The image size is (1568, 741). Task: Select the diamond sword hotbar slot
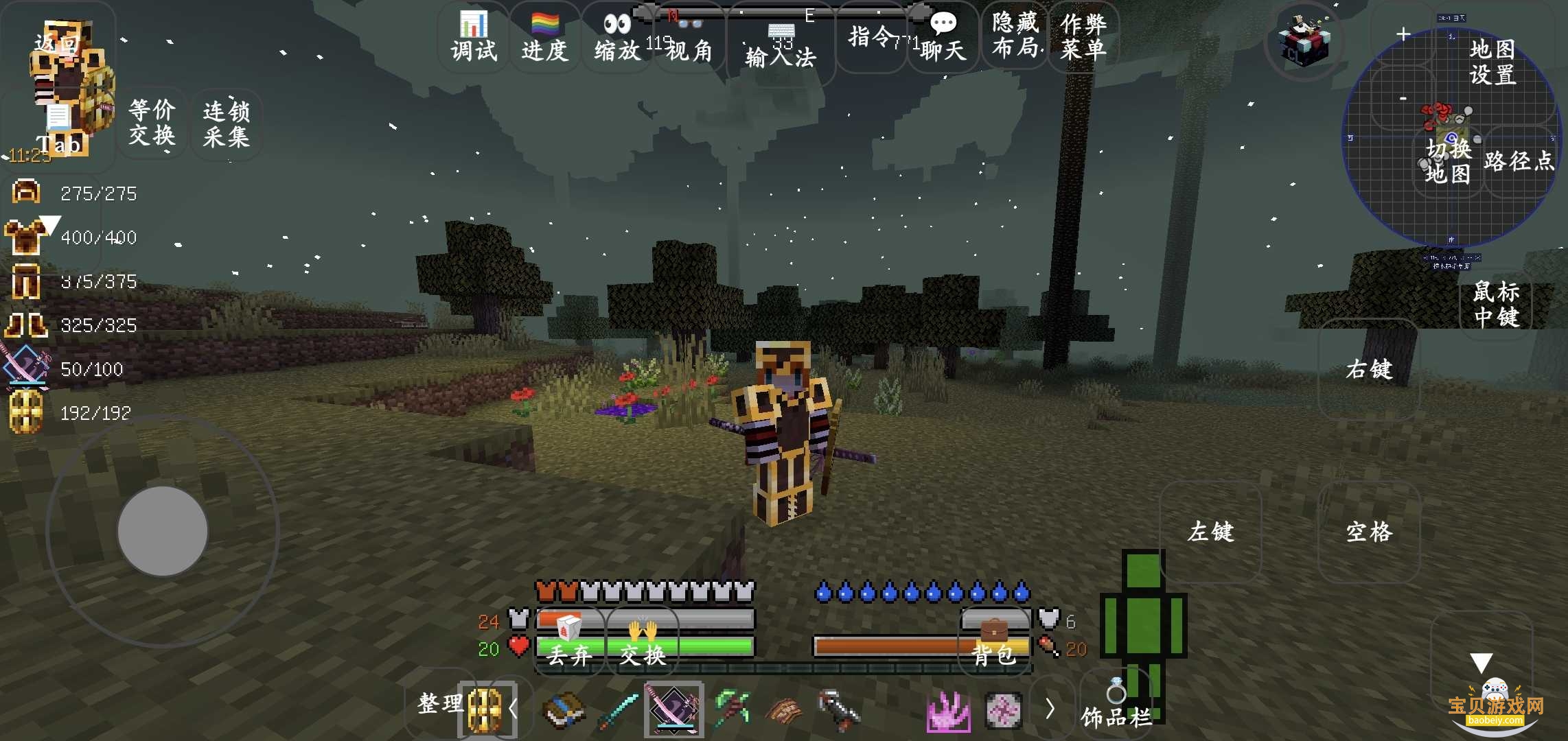pos(618,709)
